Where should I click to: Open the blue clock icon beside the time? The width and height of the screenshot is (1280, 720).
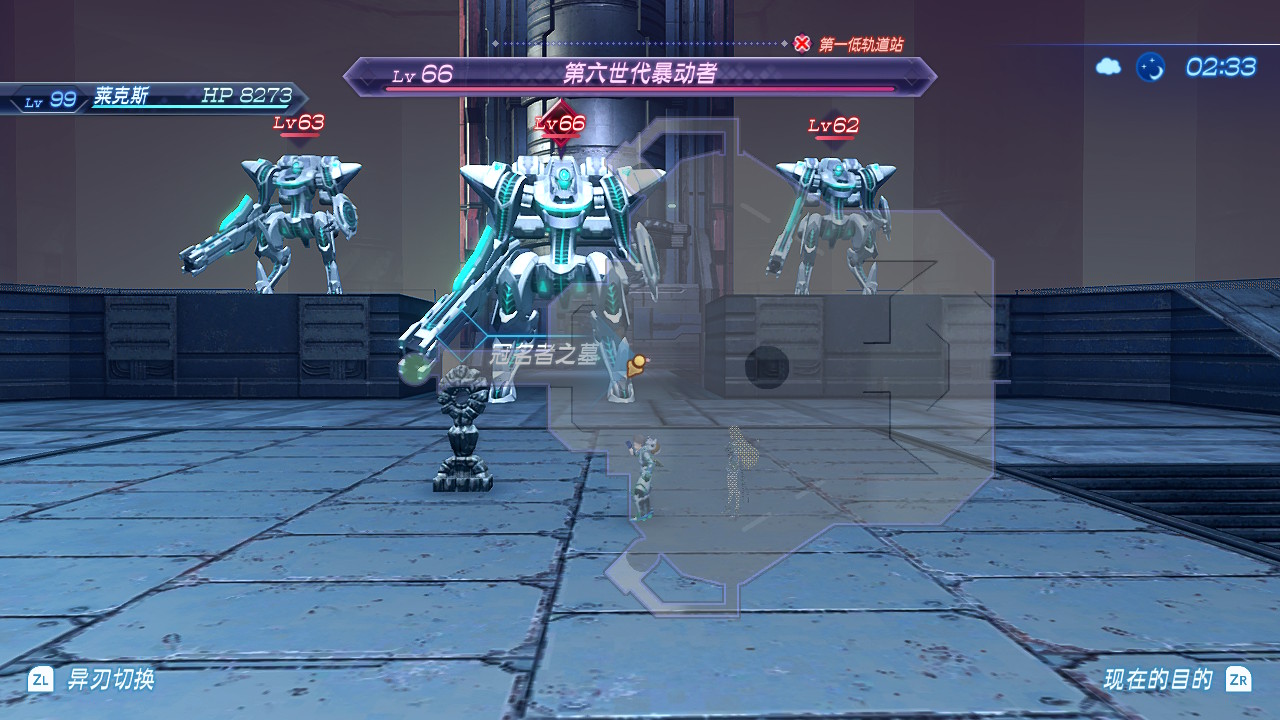1151,67
